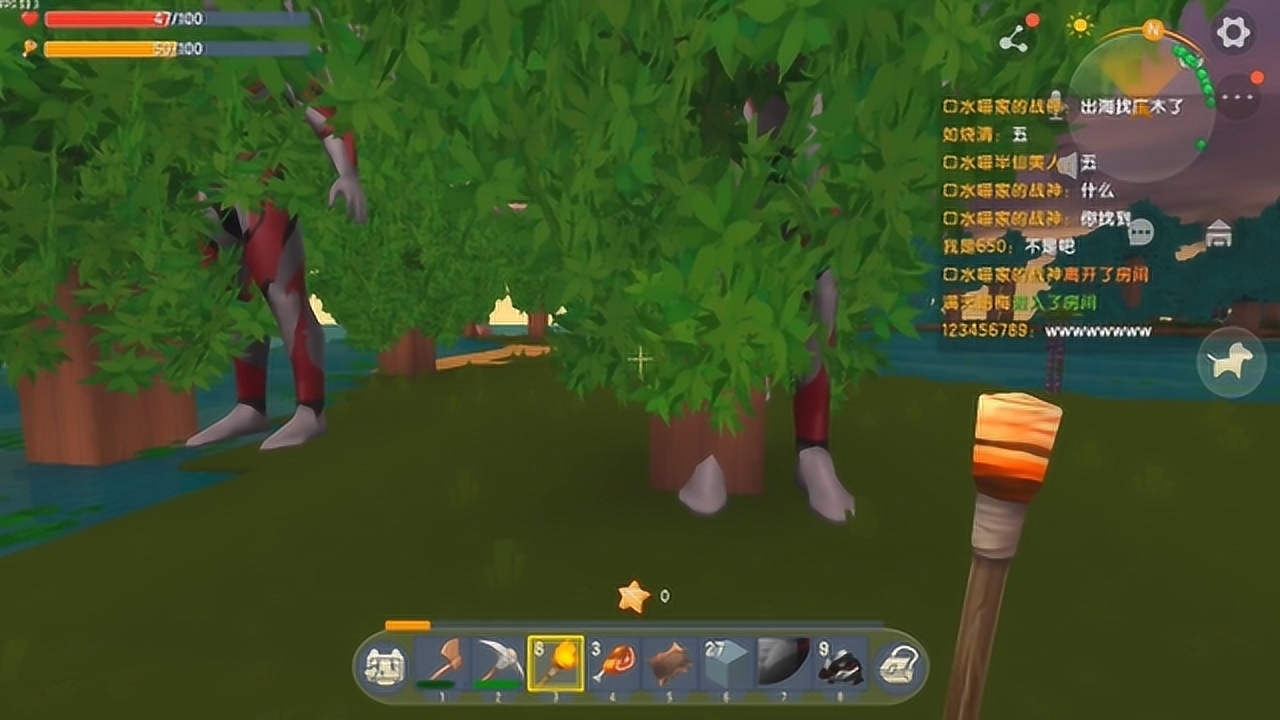
Task: Tap the house icon
Action: (1218, 234)
